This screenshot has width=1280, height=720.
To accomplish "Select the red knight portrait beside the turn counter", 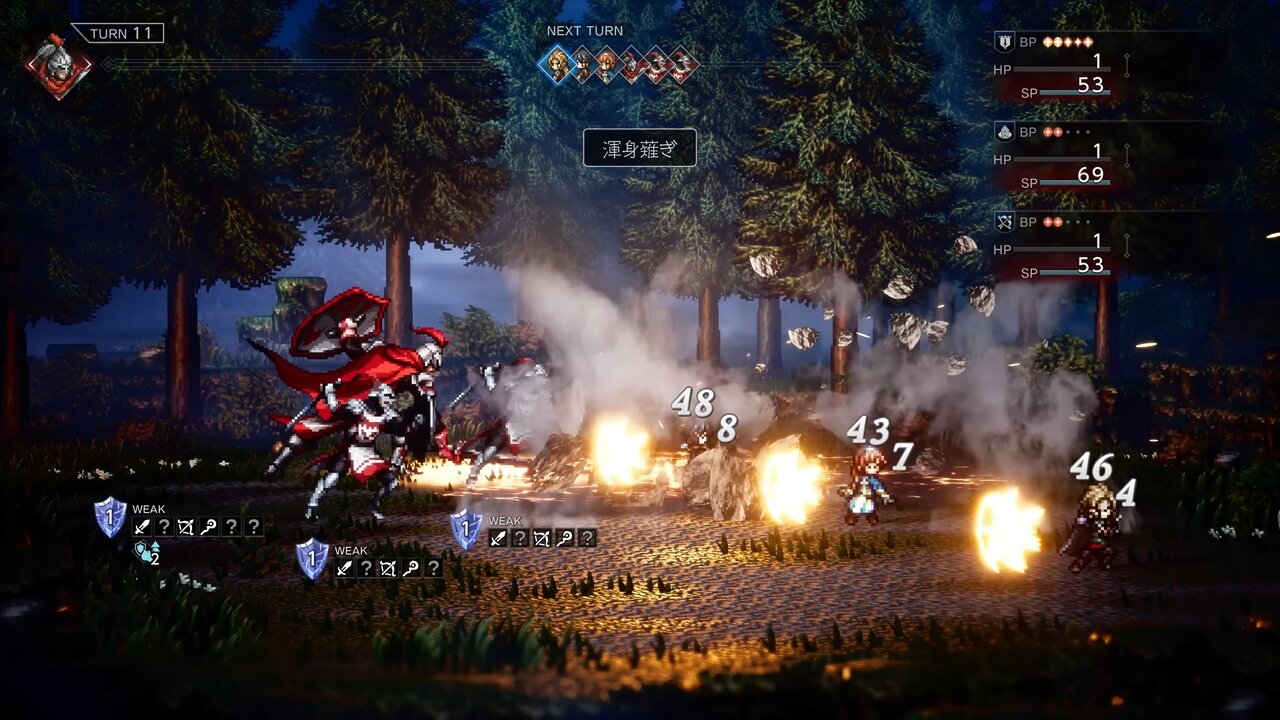I will (58, 65).
